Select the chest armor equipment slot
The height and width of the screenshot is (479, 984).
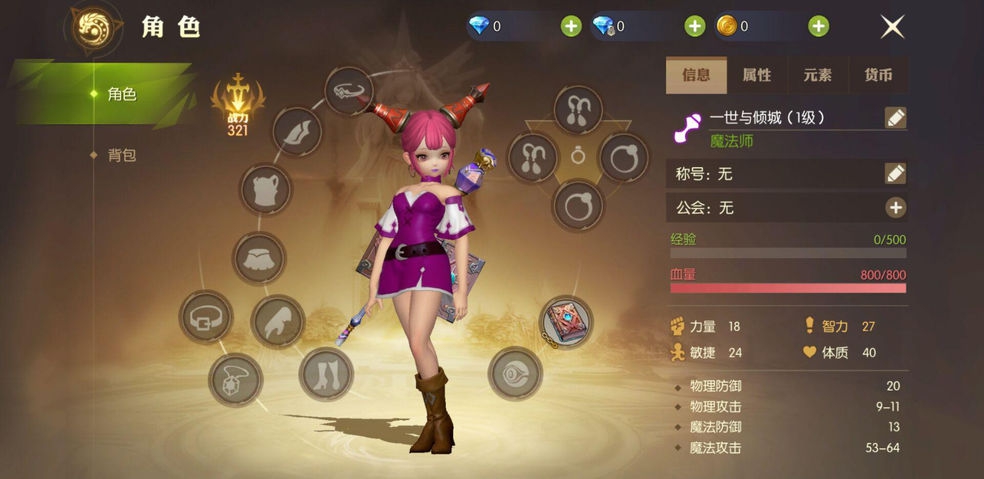[266, 190]
